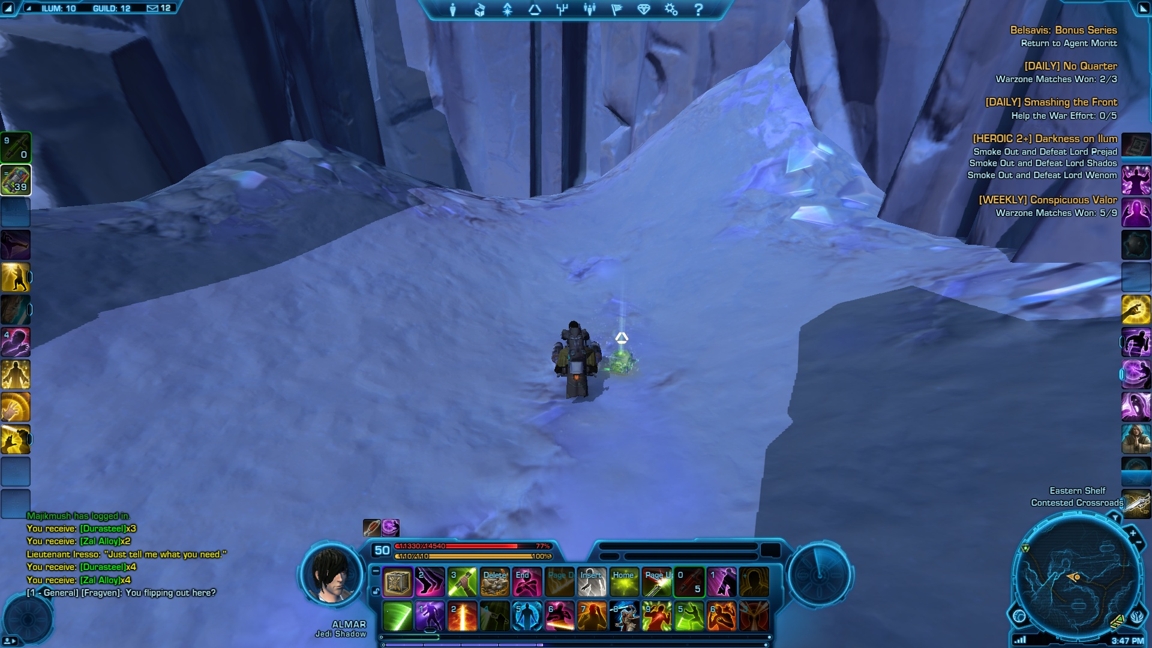The width and height of the screenshot is (1152, 648).
Task: Activate the orange beam ability labeled 2
Action: 462,616
